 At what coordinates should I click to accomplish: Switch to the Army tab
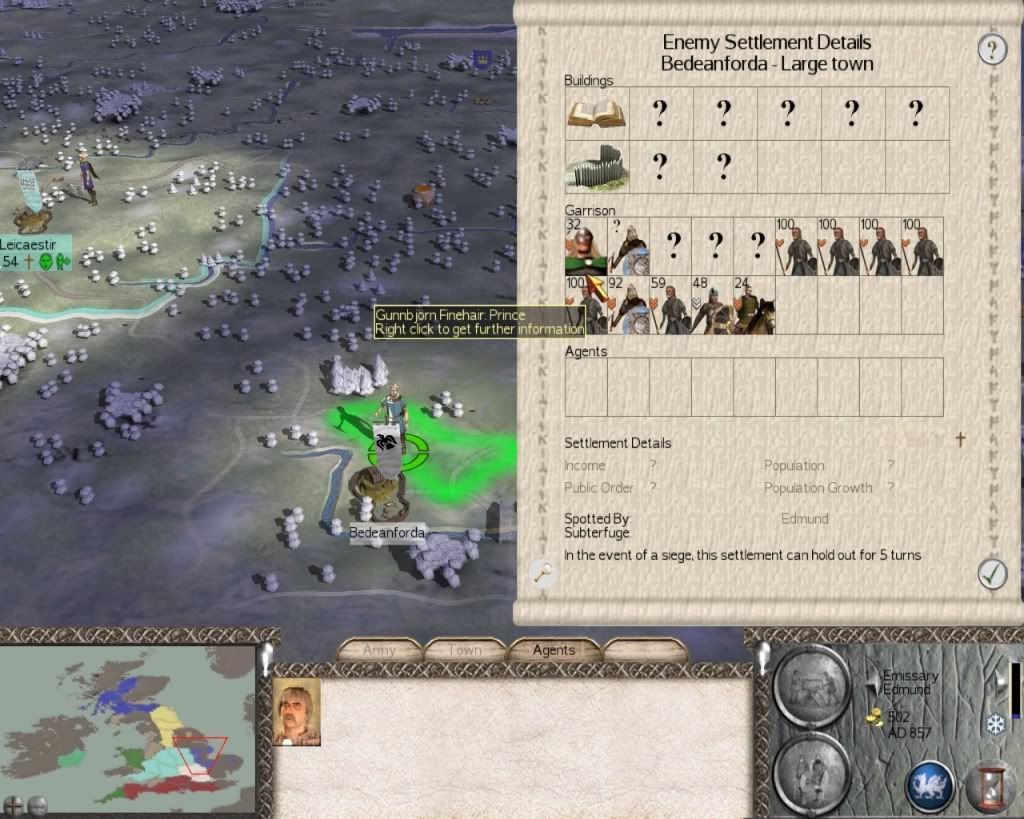pos(379,650)
